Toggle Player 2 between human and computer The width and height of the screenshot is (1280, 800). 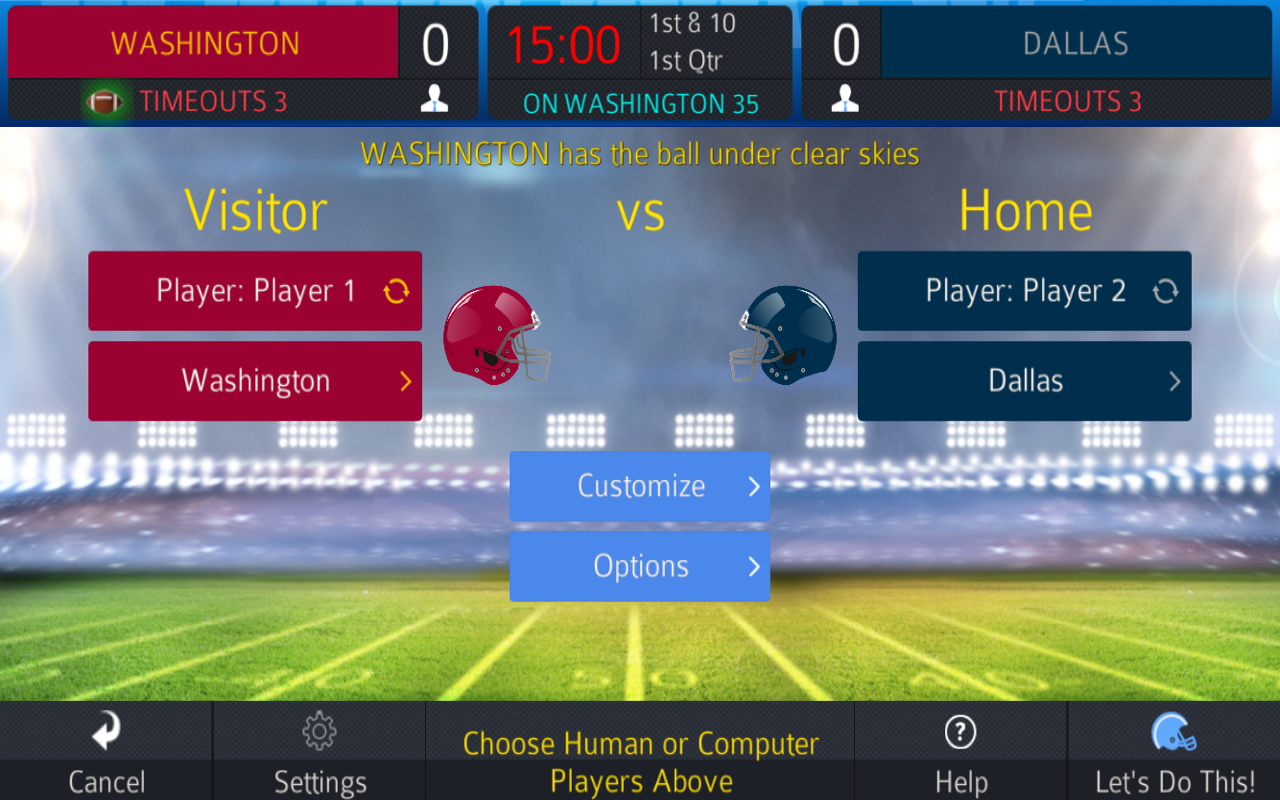tap(1168, 290)
